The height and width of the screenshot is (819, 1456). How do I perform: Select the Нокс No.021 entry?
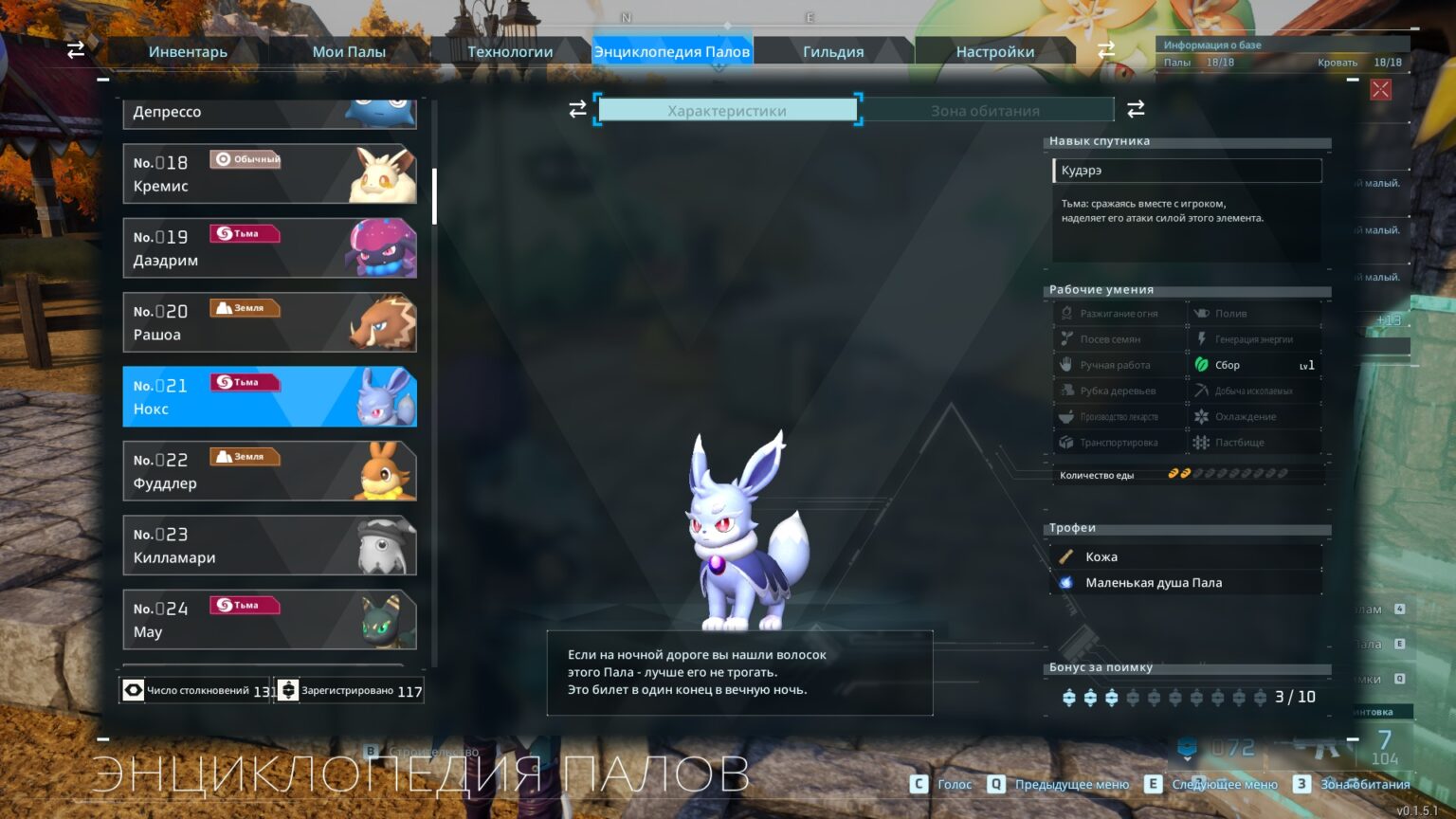coord(269,396)
